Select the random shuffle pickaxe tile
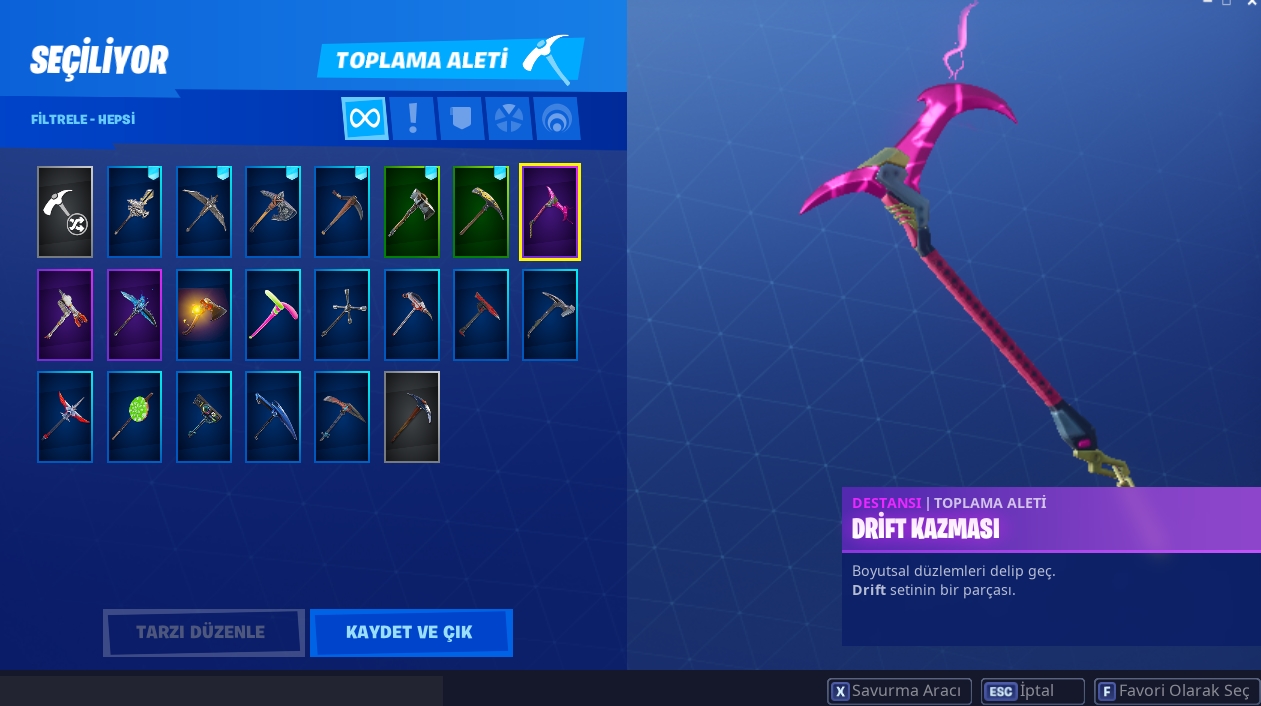Image resolution: width=1261 pixels, height=706 pixels. (65, 212)
